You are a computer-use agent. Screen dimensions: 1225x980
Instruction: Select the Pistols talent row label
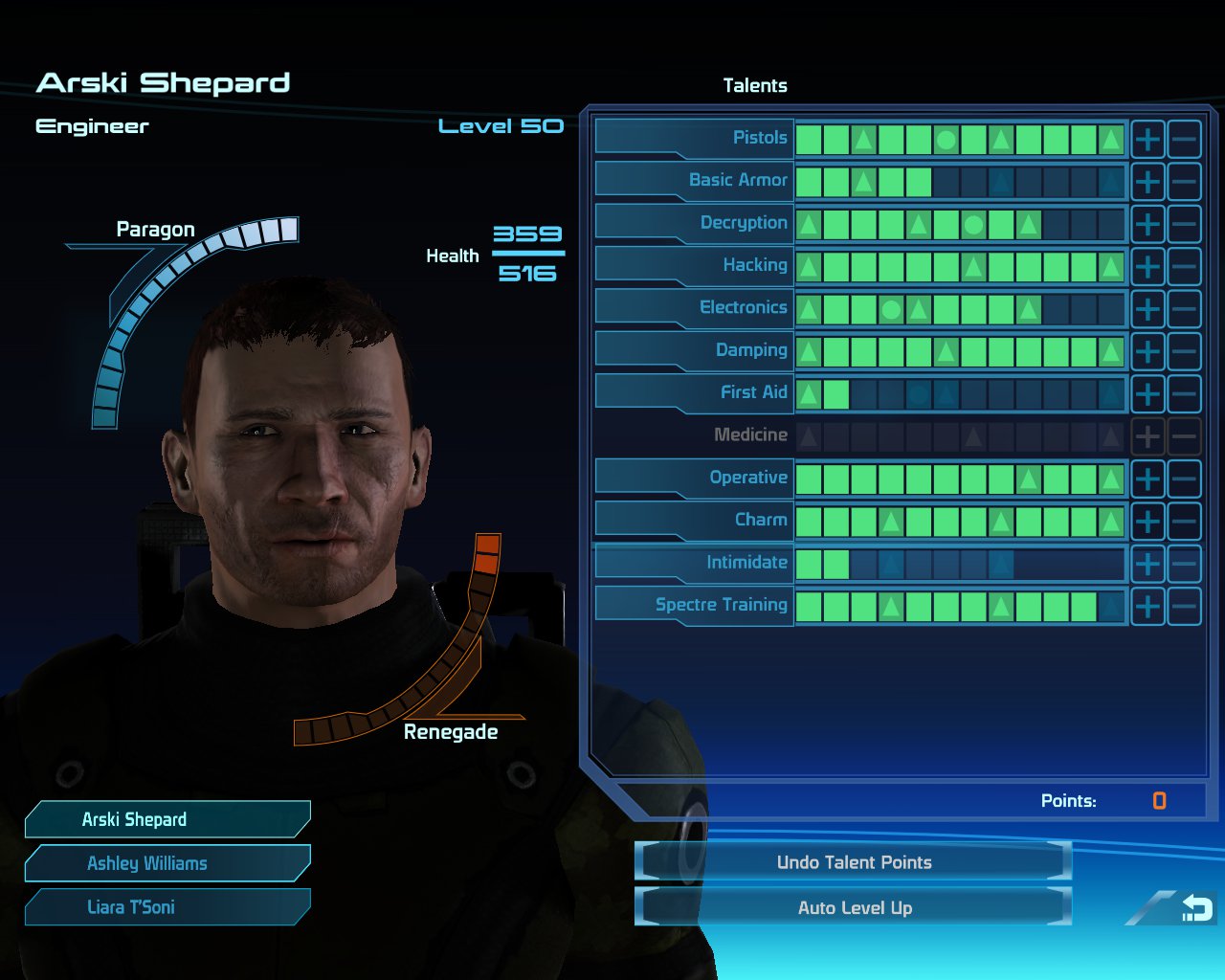pyautogui.click(x=695, y=138)
